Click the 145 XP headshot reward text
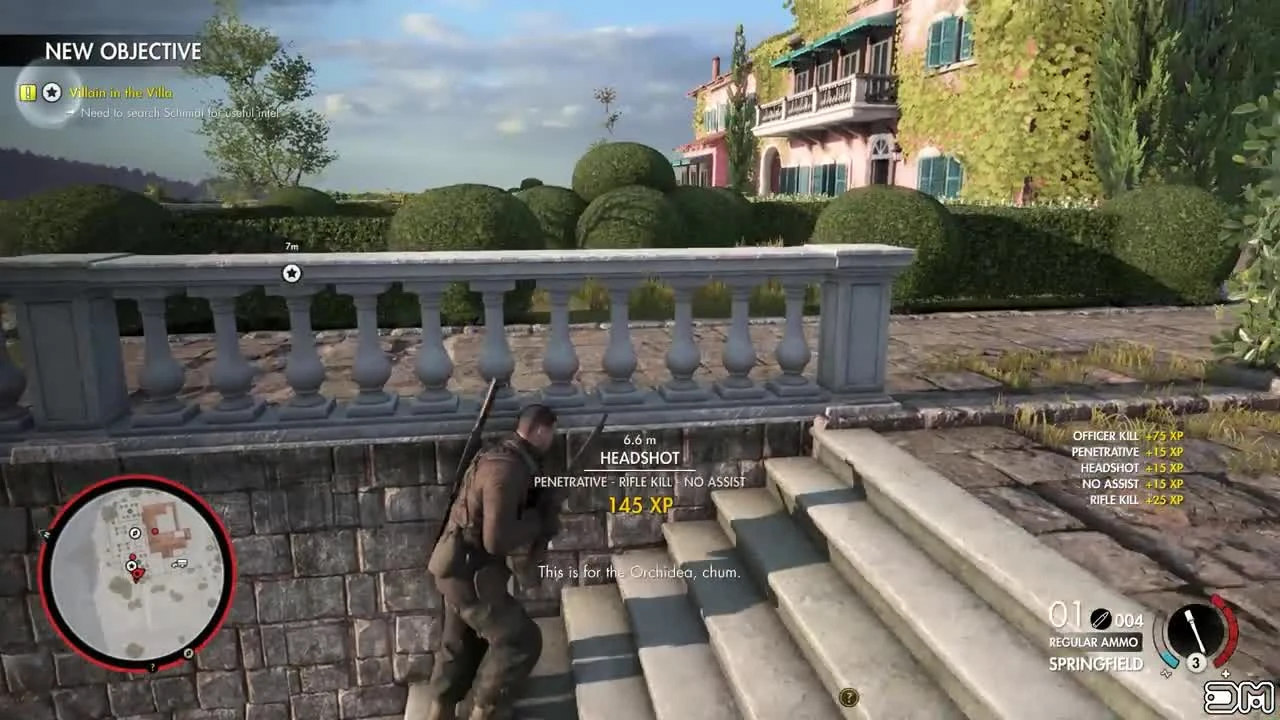The height and width of the screenshot is (720, 1280). 639,506
